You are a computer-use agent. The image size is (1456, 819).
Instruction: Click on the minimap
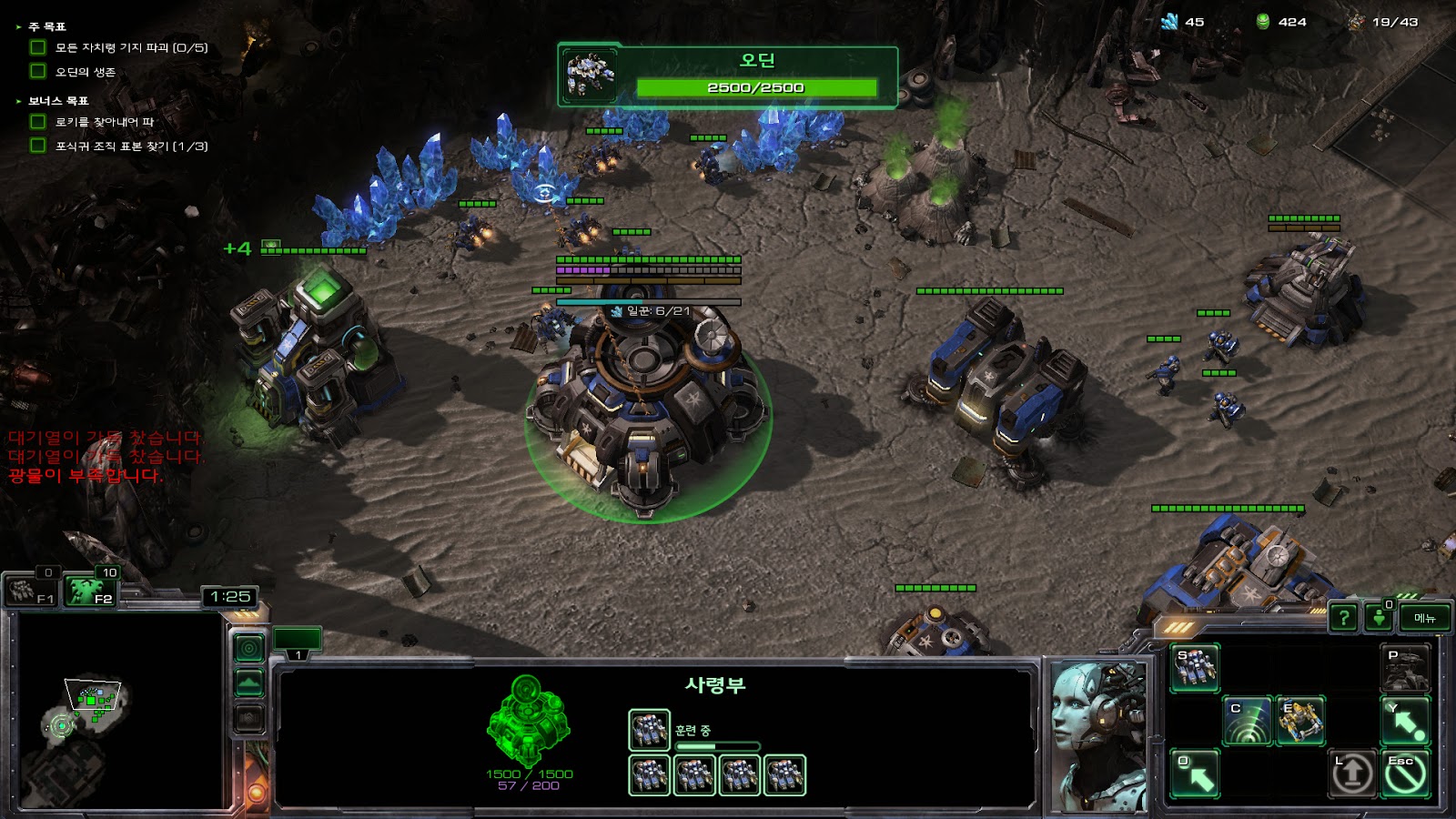pyautogui.click(x=116, y=712)
